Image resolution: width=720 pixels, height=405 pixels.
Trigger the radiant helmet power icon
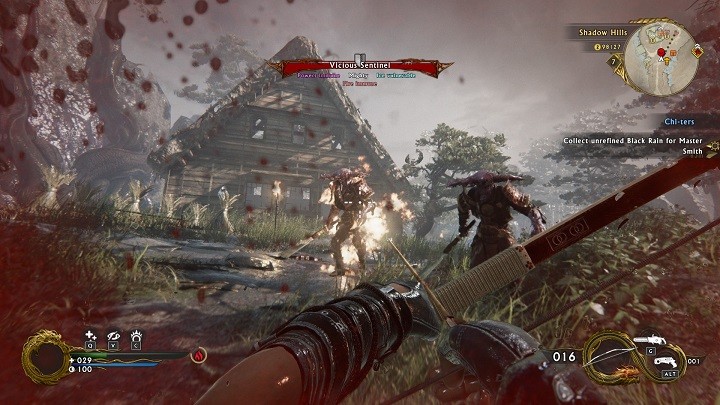tap(135, 336)
